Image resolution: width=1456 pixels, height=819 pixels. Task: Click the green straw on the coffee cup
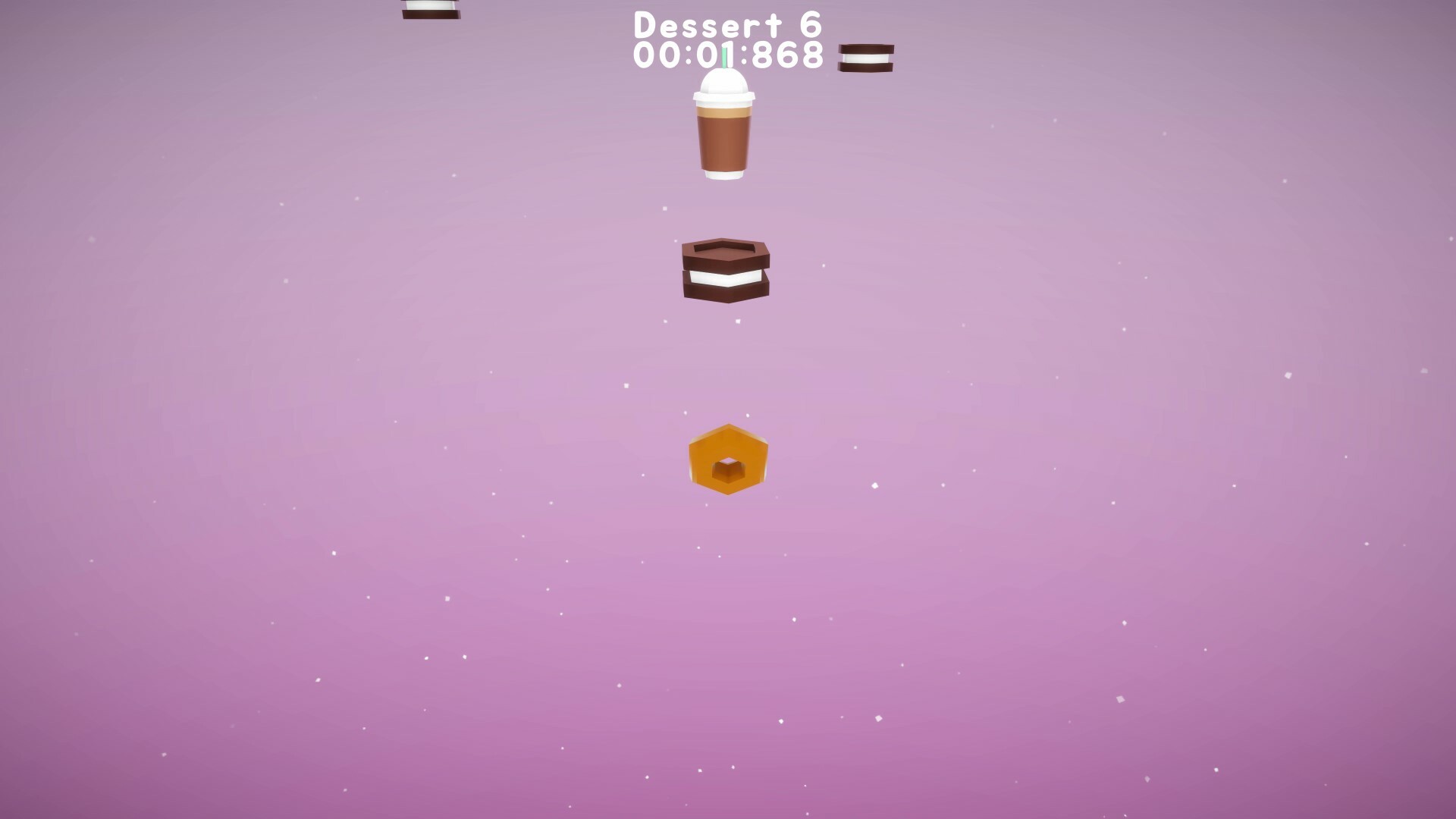tap(726, 59)
